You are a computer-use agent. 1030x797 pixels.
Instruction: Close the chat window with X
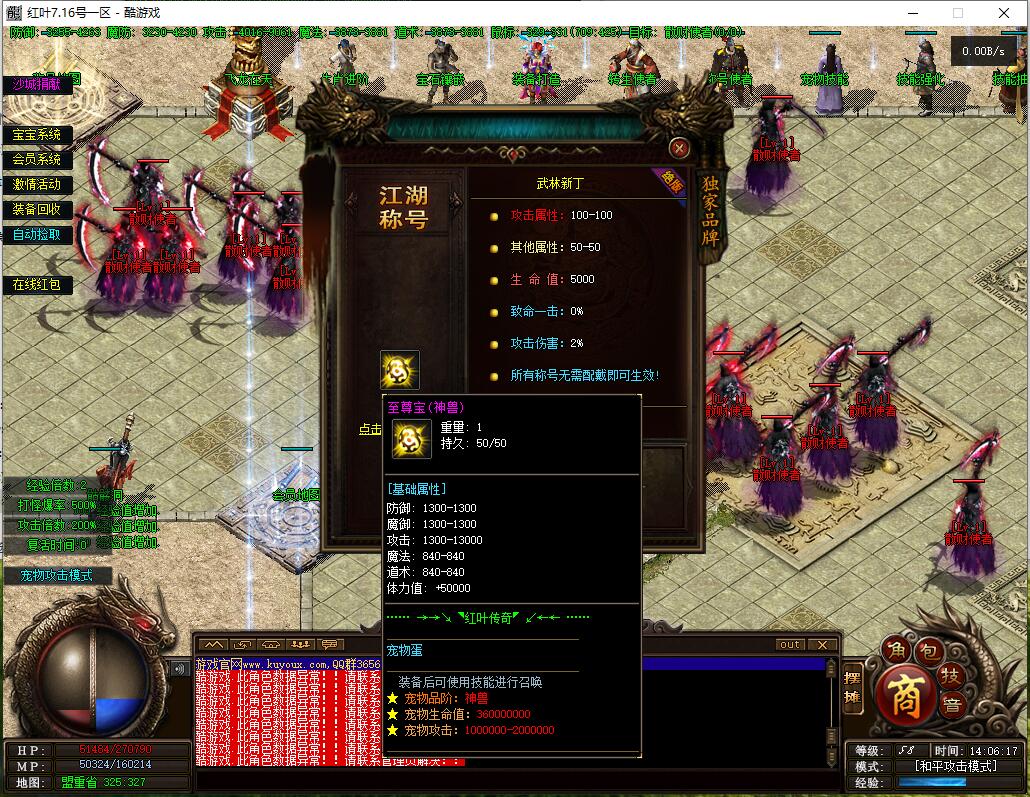(x=822, y=645)
